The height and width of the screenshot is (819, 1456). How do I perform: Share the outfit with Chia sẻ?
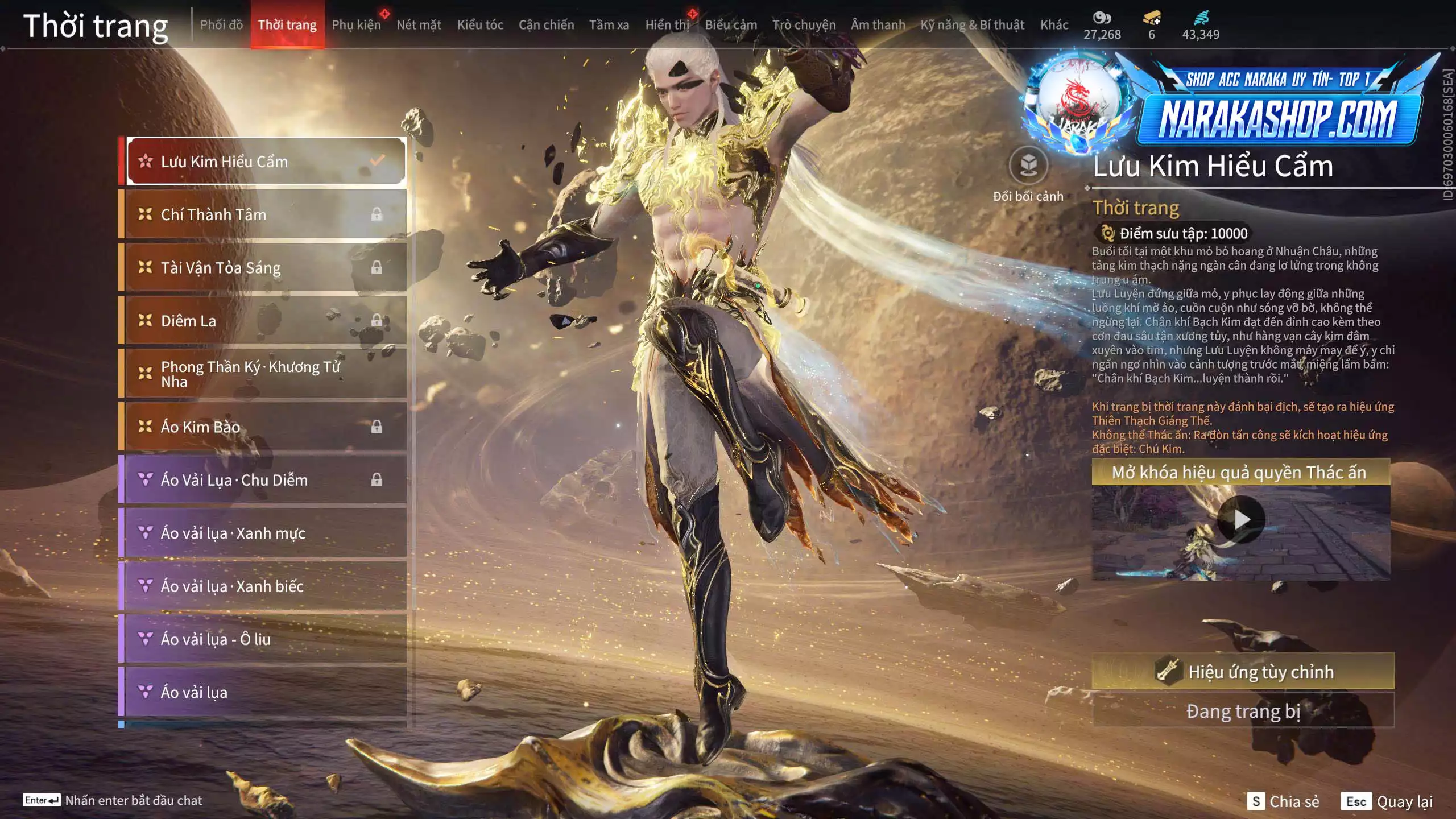point(1283,801)
